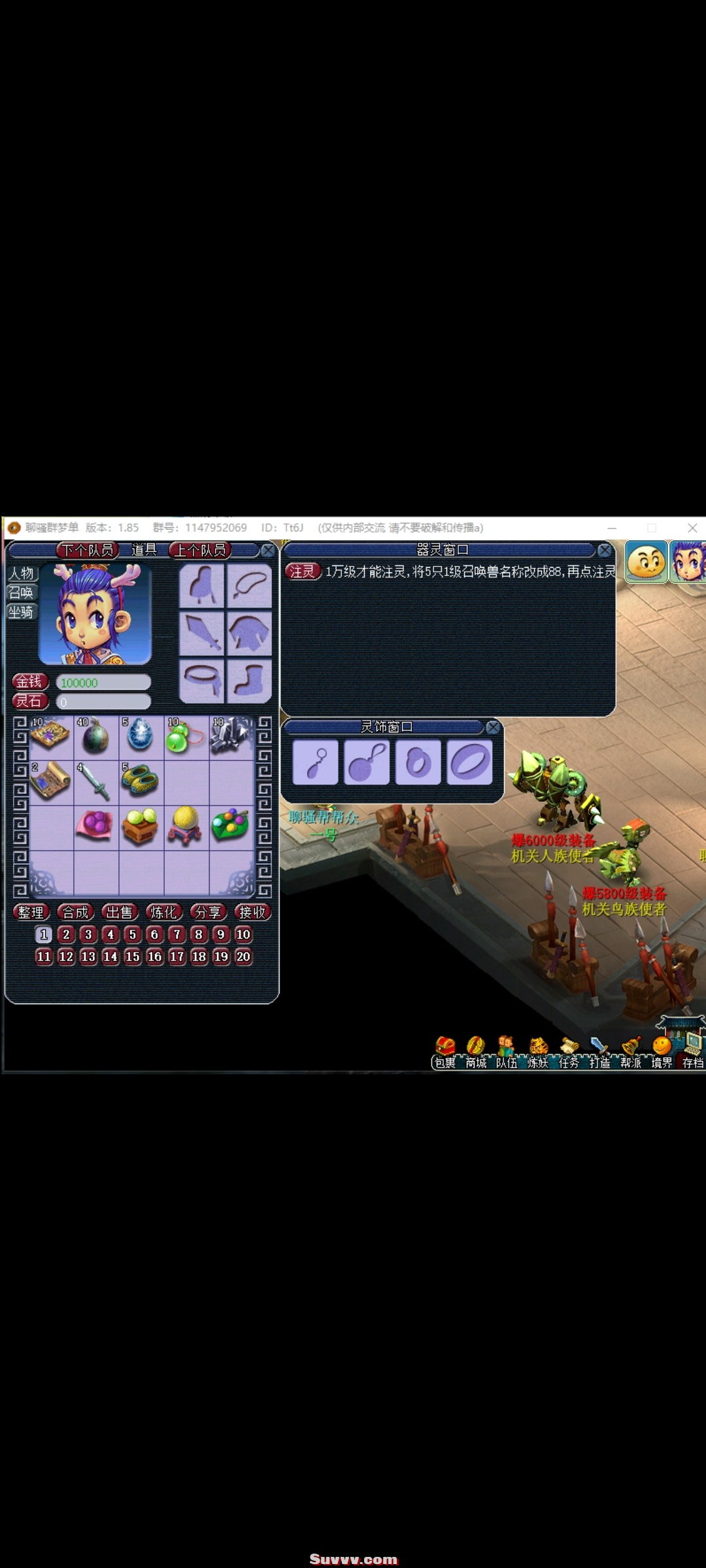Image resolution: width=706 pixels, height=1568 pixels.
Task: Select the blue egg item slot
Action: tap(140, 736)
